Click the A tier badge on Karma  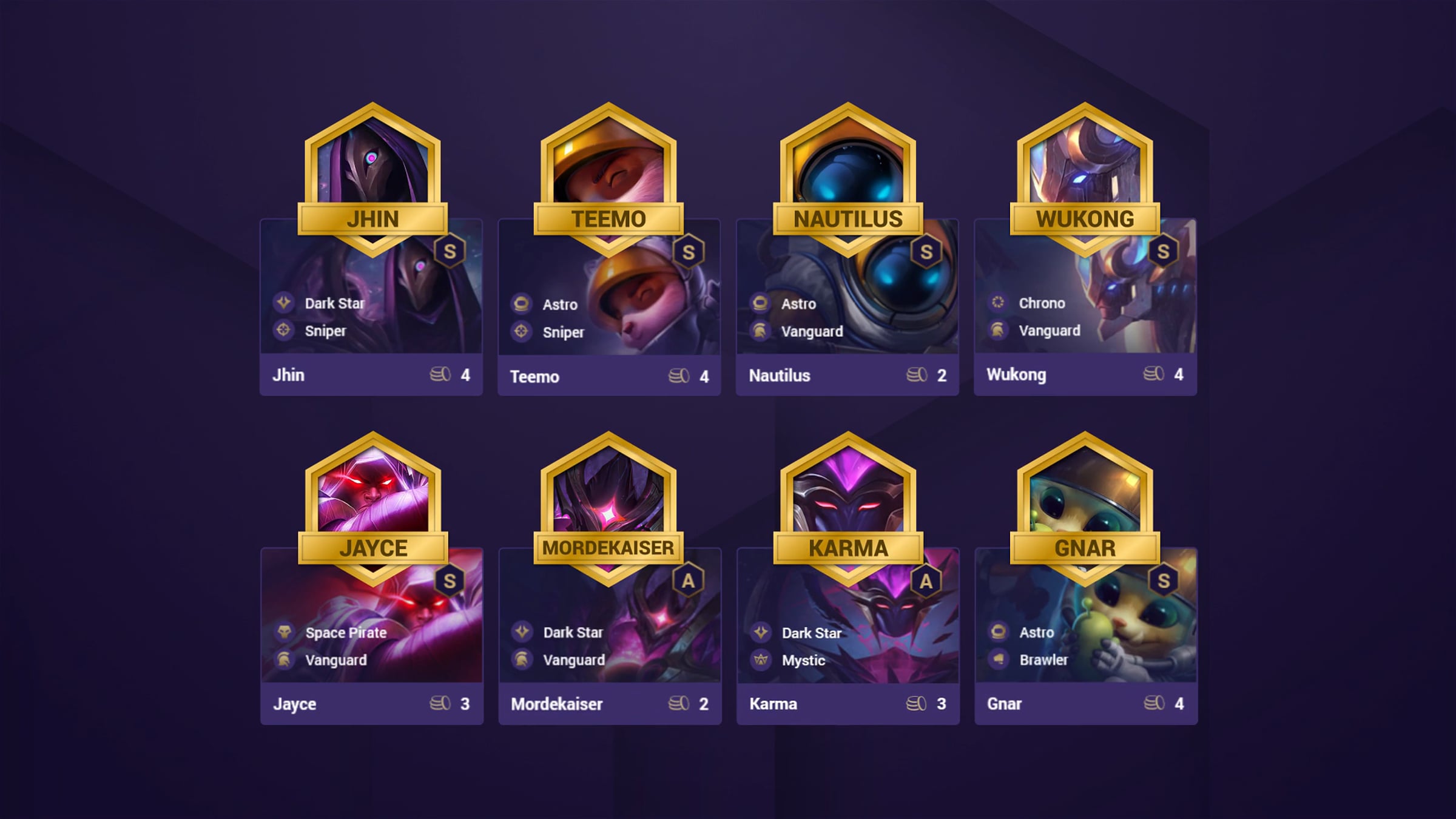pyautogui.click(x=926, y=581)
